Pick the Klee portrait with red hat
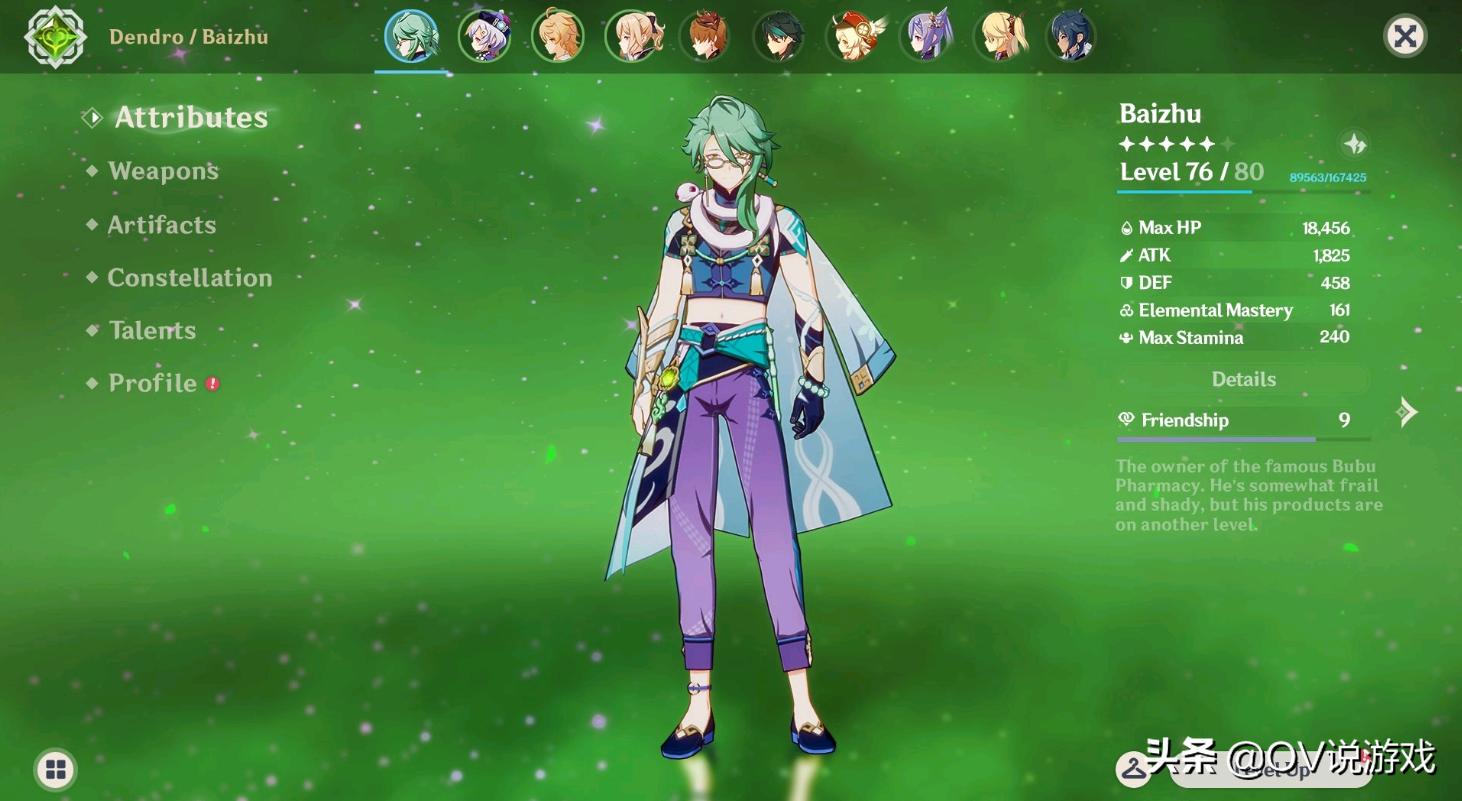The image size is (1462, 801). 852,37
